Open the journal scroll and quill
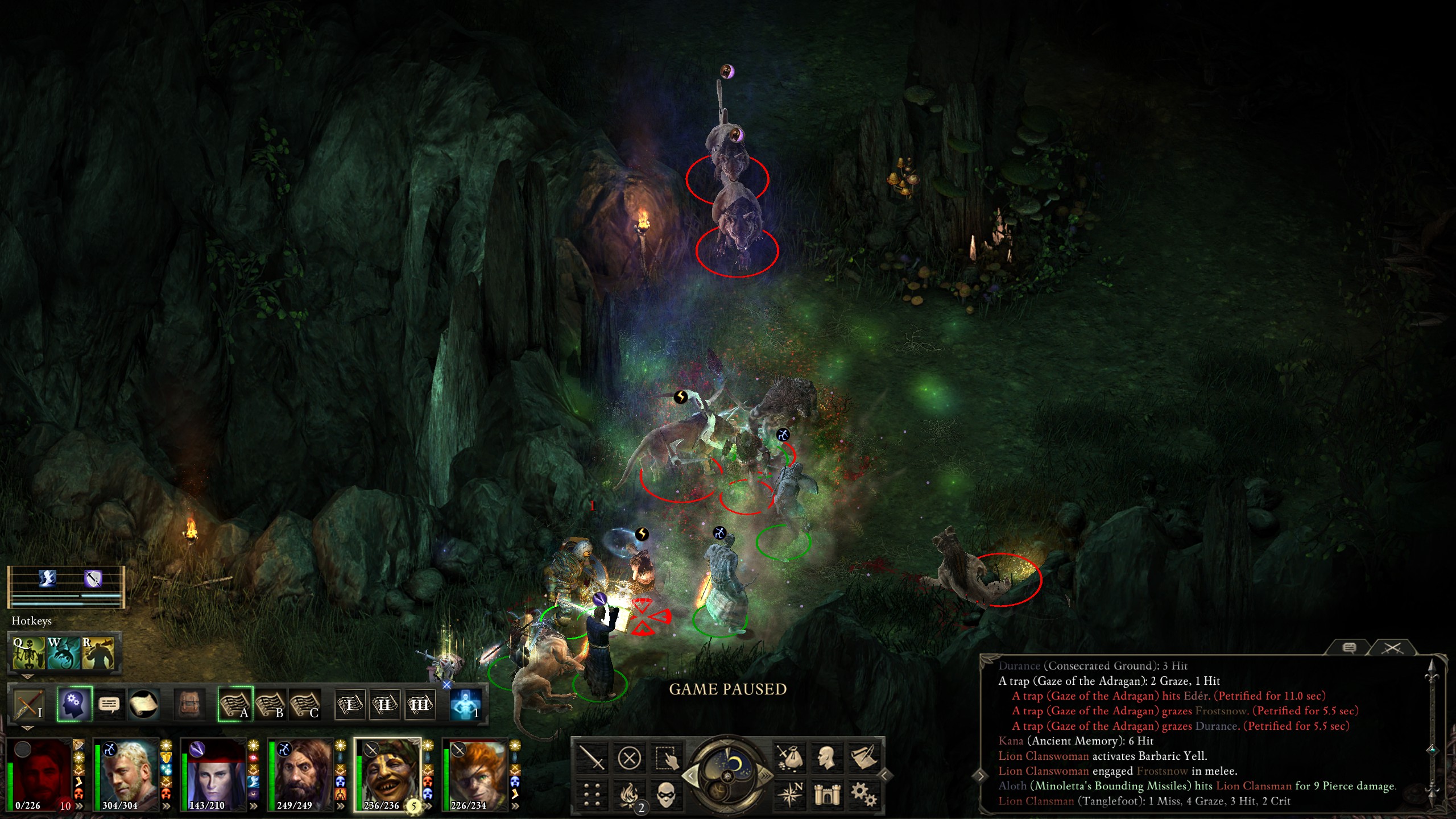 click(863, 758)
